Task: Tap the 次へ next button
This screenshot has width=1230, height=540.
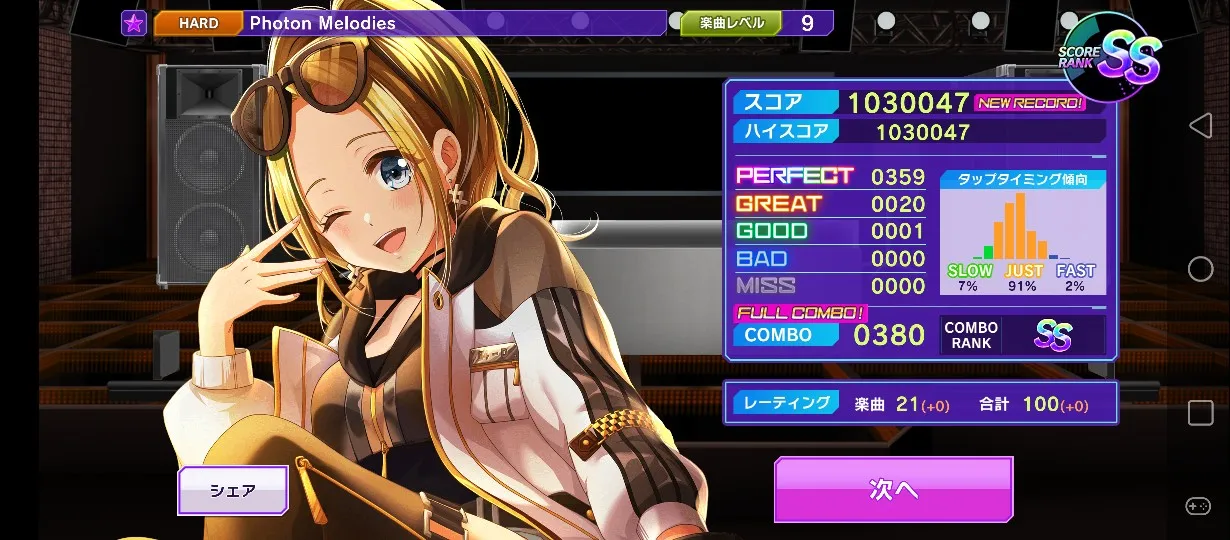Action: (x=893, y=489)
